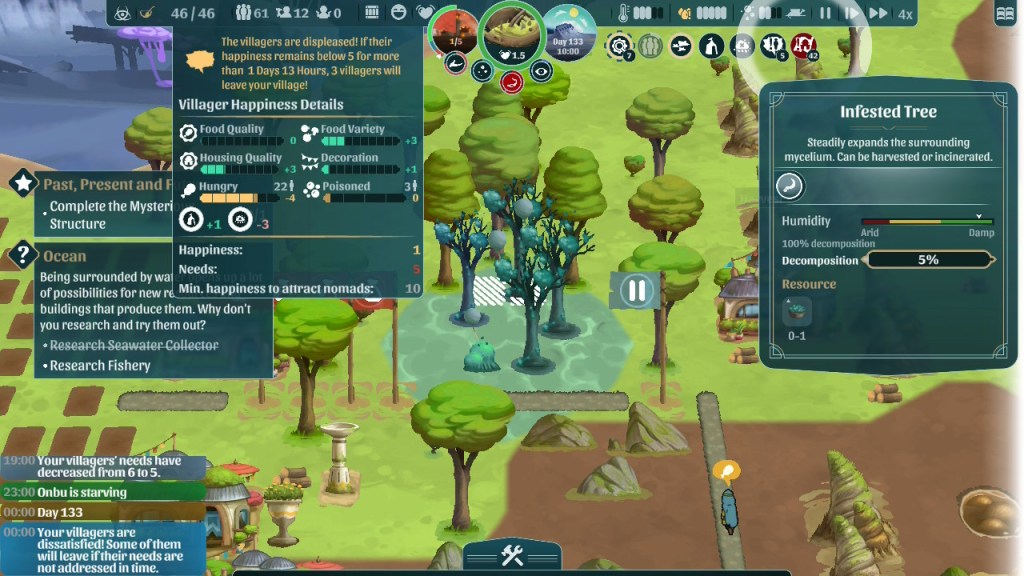Select the Infested Tree resource slot
Screen dimensions: 1024x576
(797, 313)
